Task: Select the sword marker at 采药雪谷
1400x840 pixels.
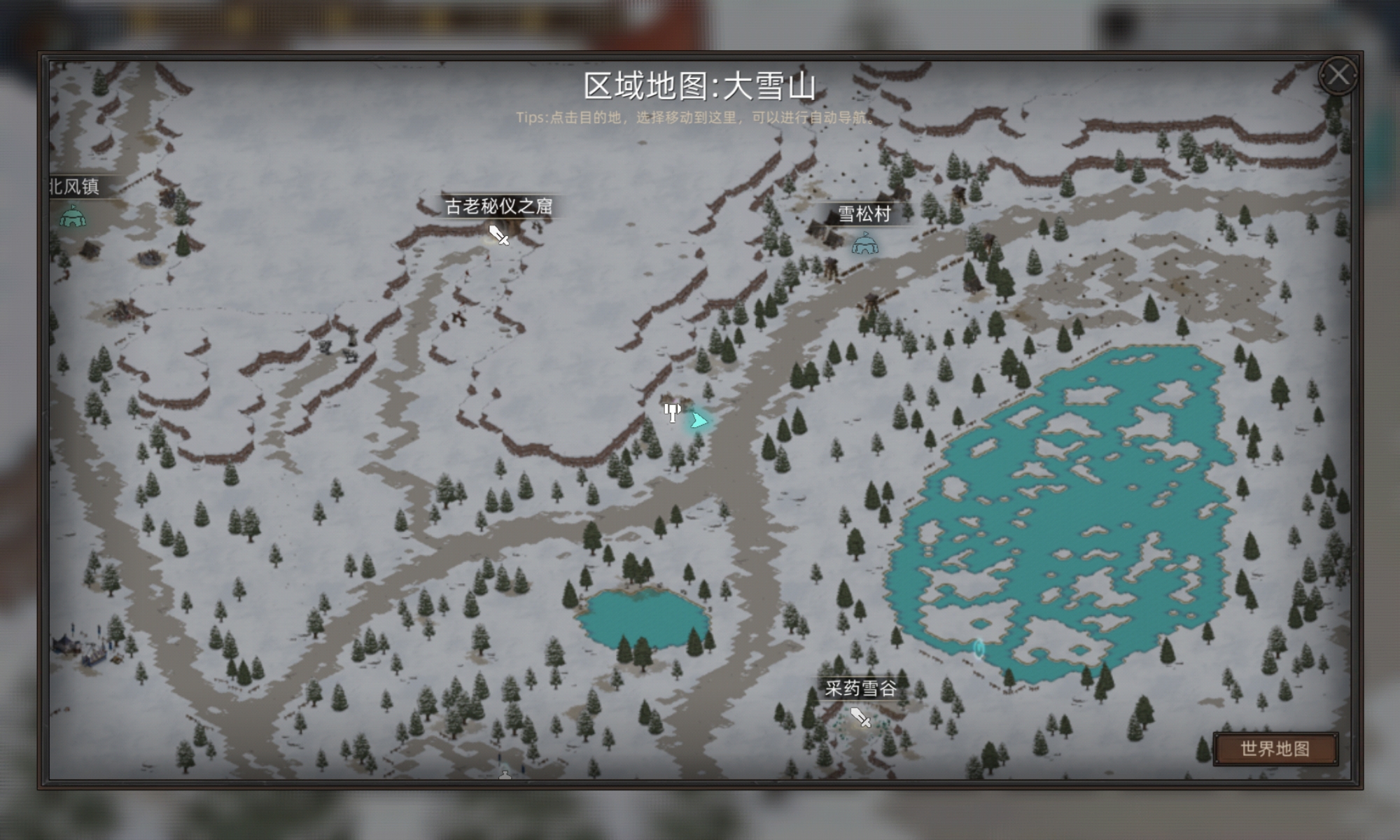Action: click(x=860, y=717)
